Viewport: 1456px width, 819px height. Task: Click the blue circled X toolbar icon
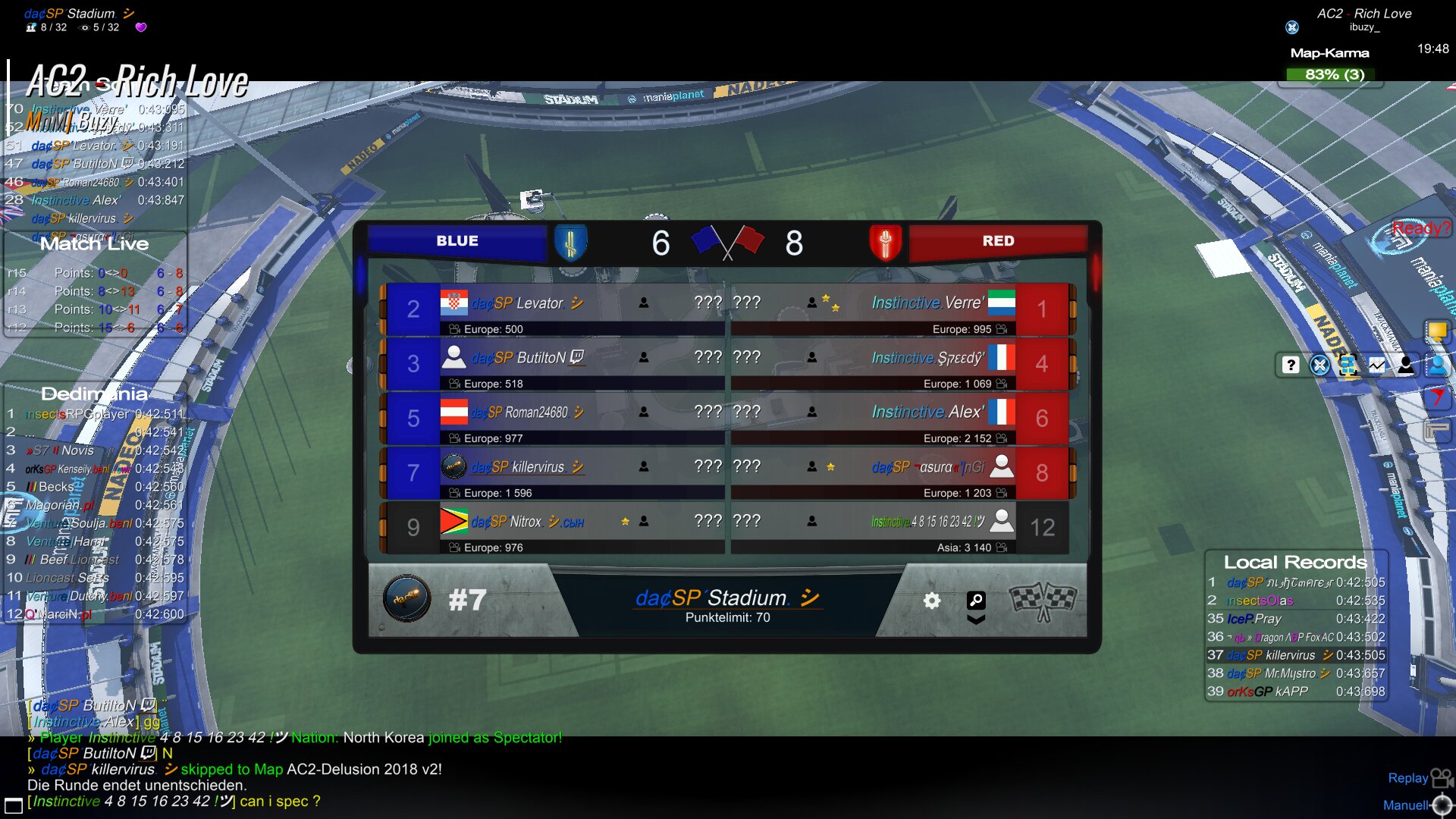1319,365
